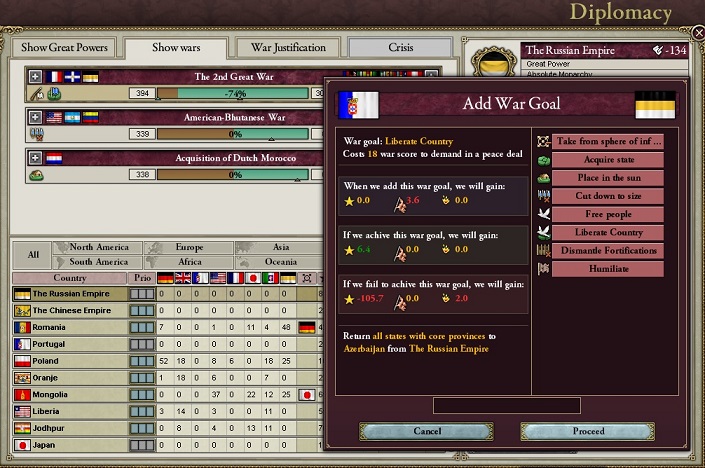Switch to the Crisis tab

coord(400,48)
